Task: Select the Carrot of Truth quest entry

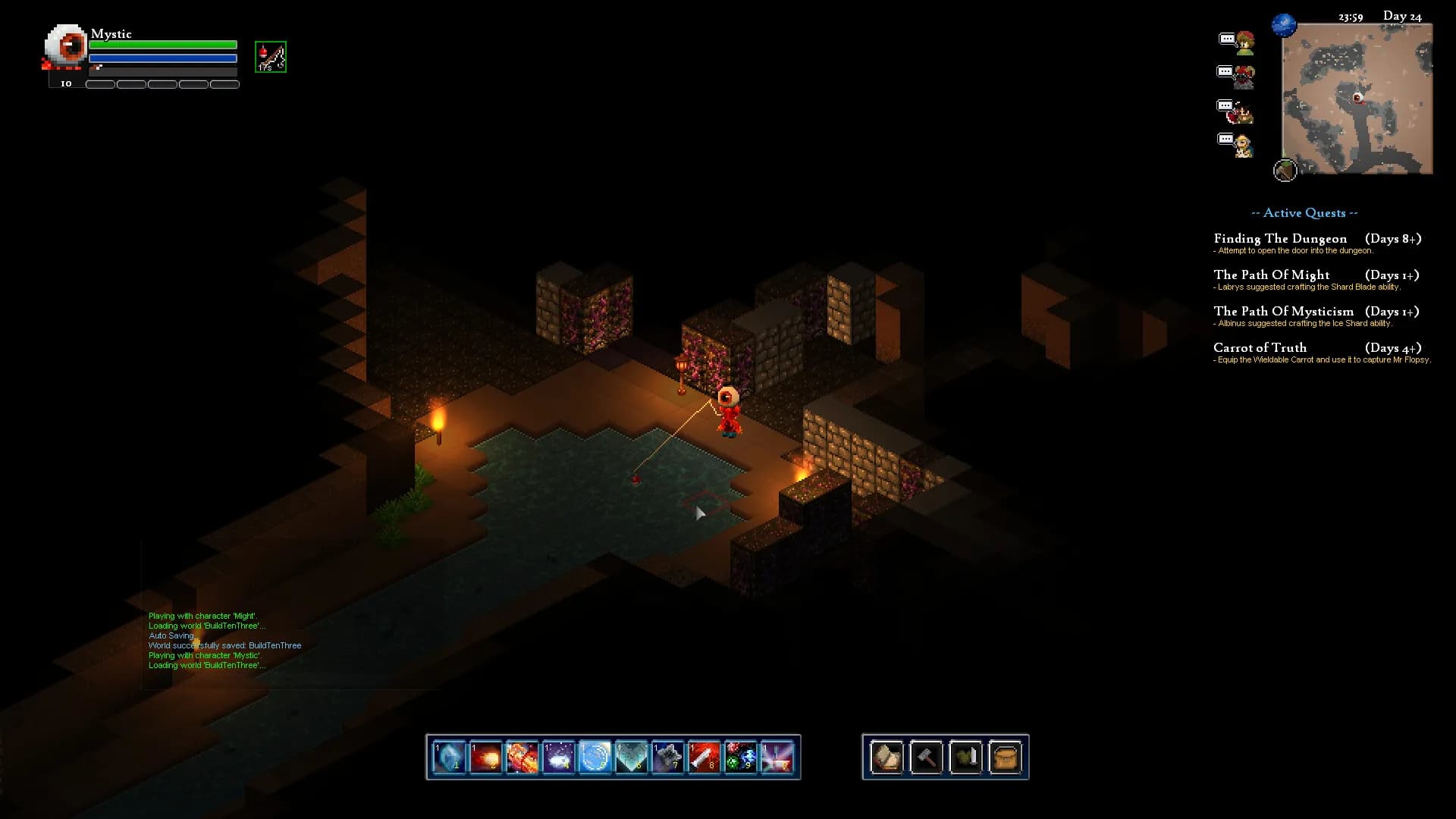Action: (x=1260, y=348)
